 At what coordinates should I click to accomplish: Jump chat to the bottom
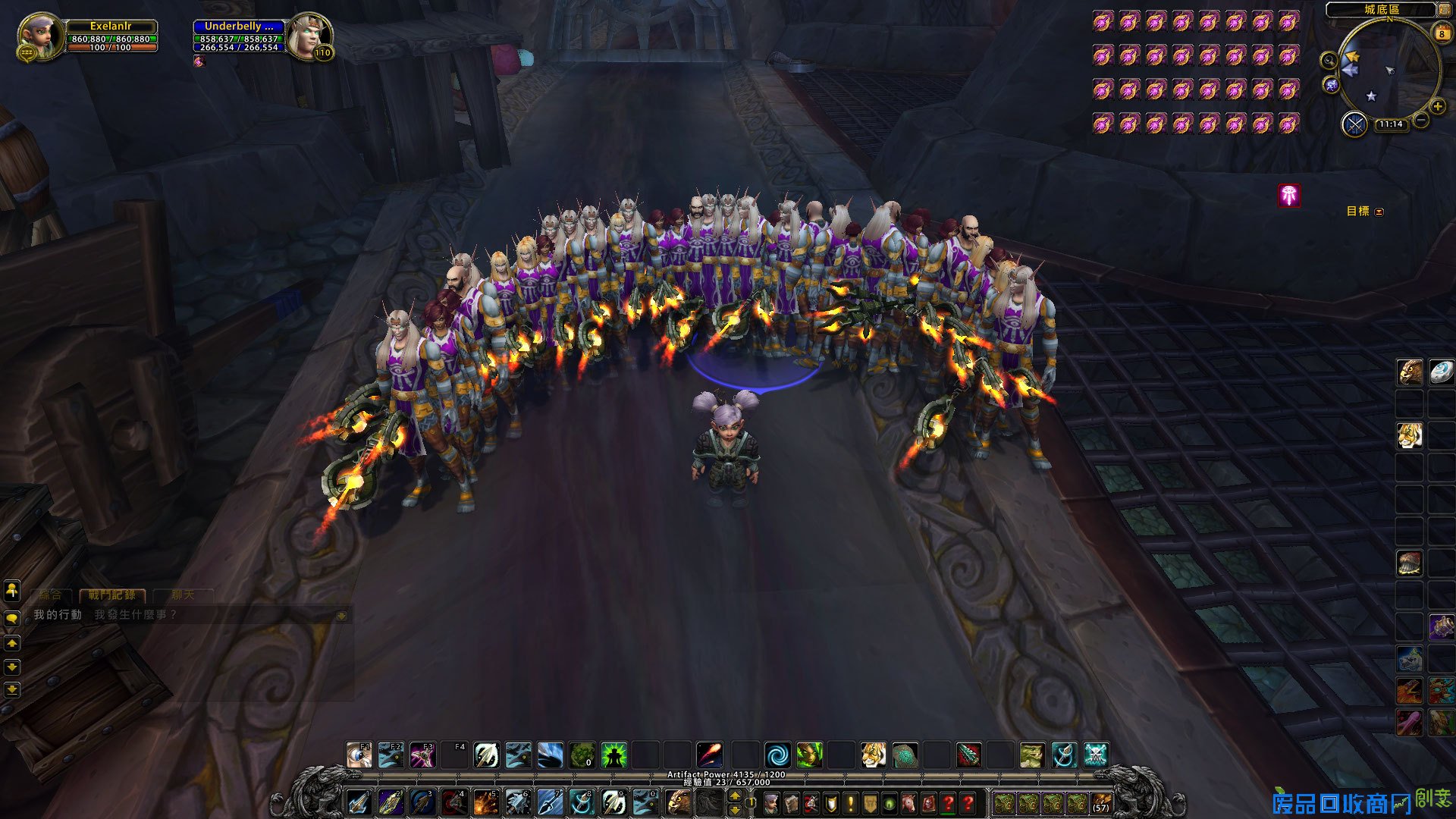coord(12,690)
